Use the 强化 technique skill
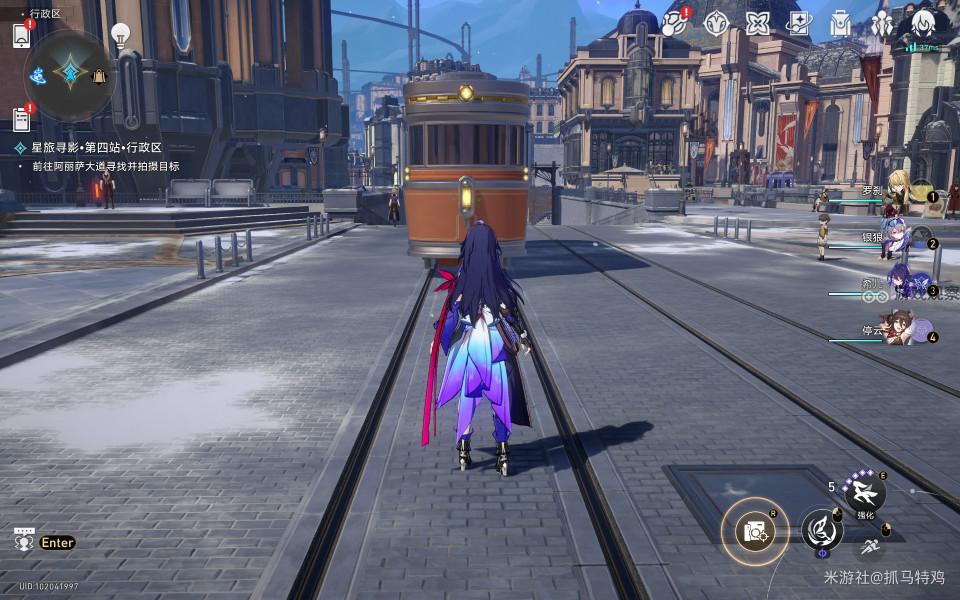Viewport: 960px width, 600px height. [x=863, y=491]
